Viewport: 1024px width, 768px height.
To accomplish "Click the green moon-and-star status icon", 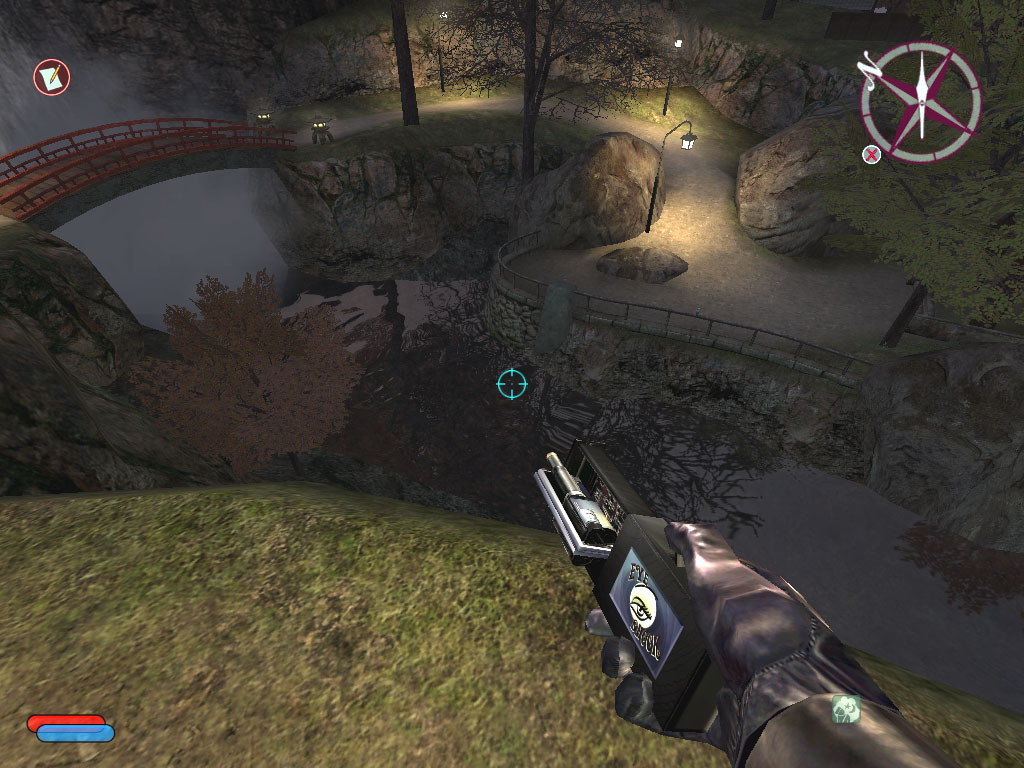I will click(x=846, y=709).
